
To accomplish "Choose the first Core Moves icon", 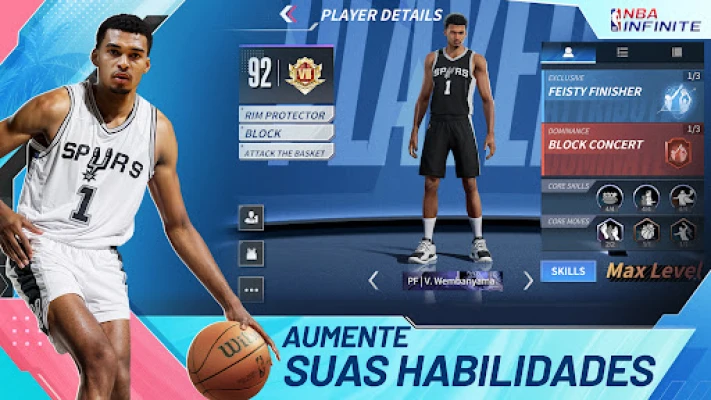I will point(609,232).
